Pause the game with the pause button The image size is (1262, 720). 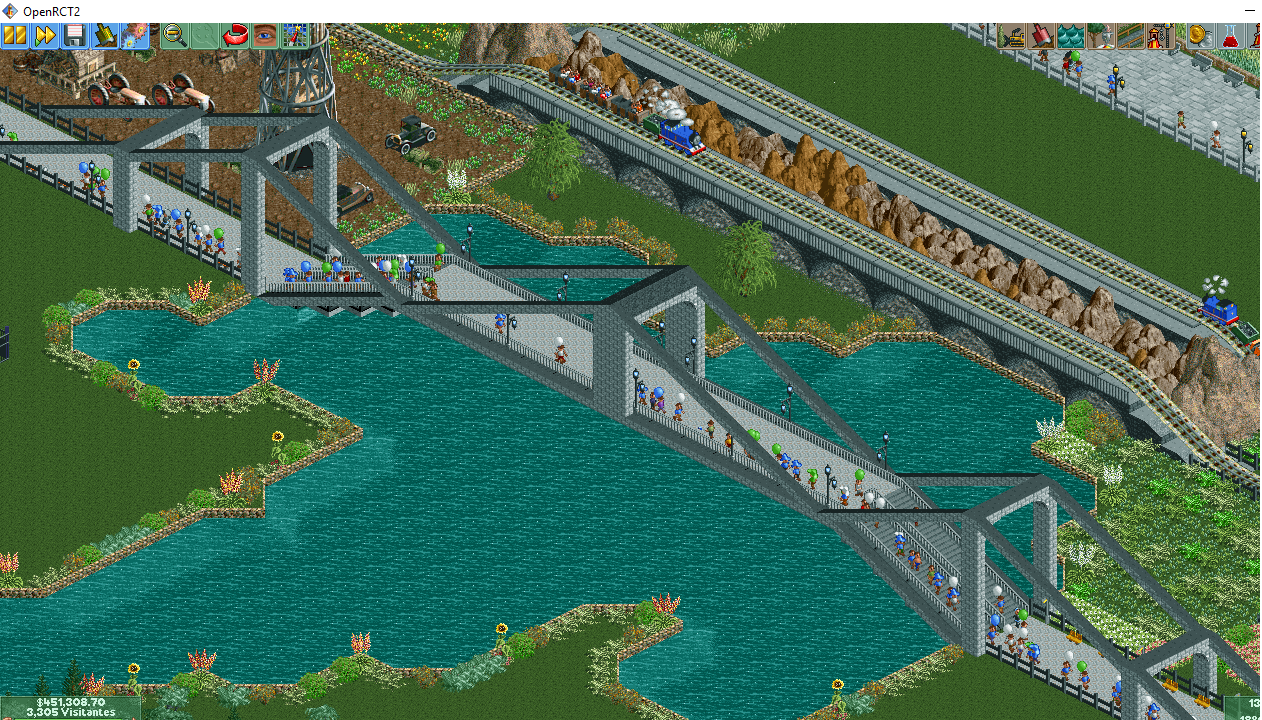coord(14,36)
